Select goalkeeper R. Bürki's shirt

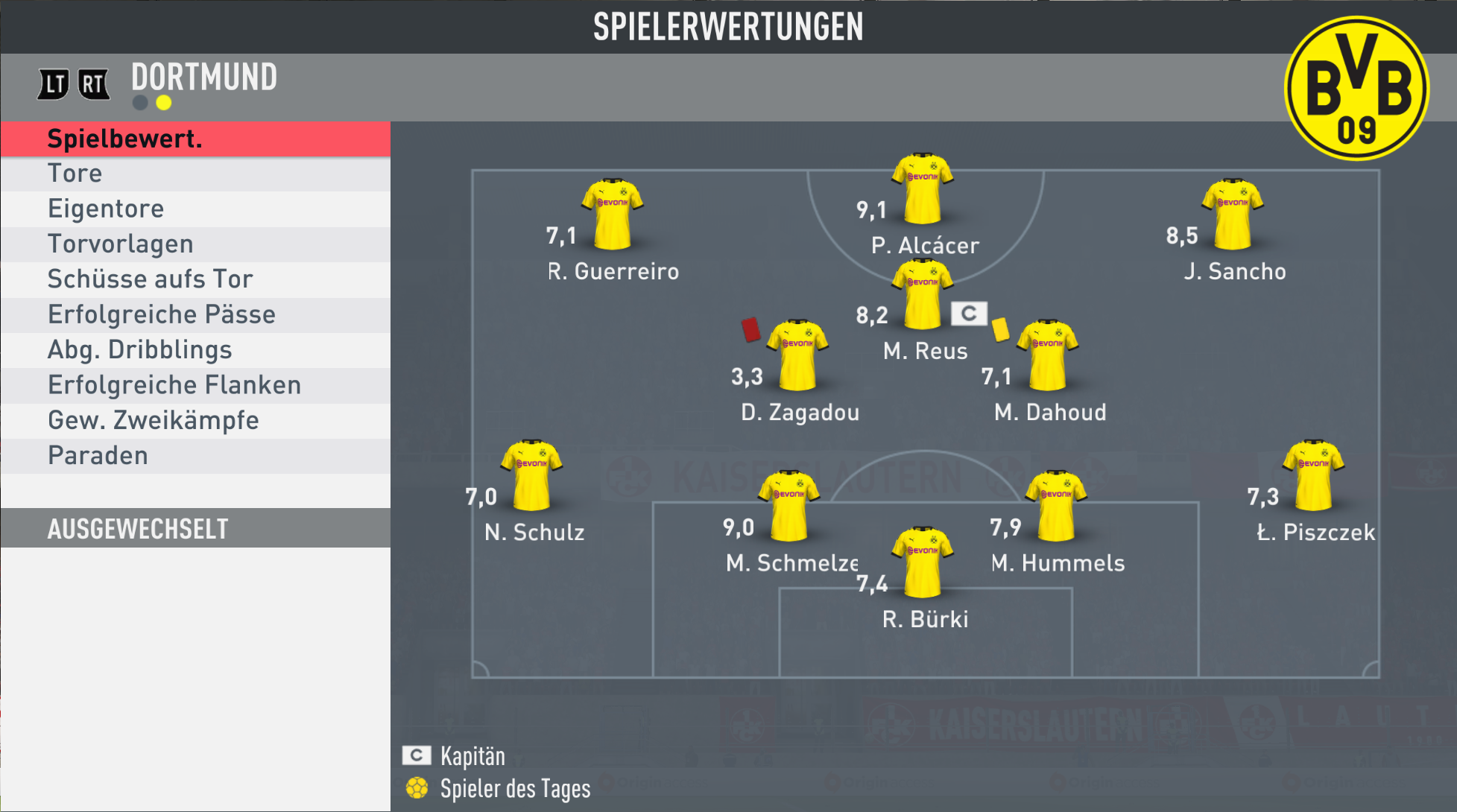point(923,562)
